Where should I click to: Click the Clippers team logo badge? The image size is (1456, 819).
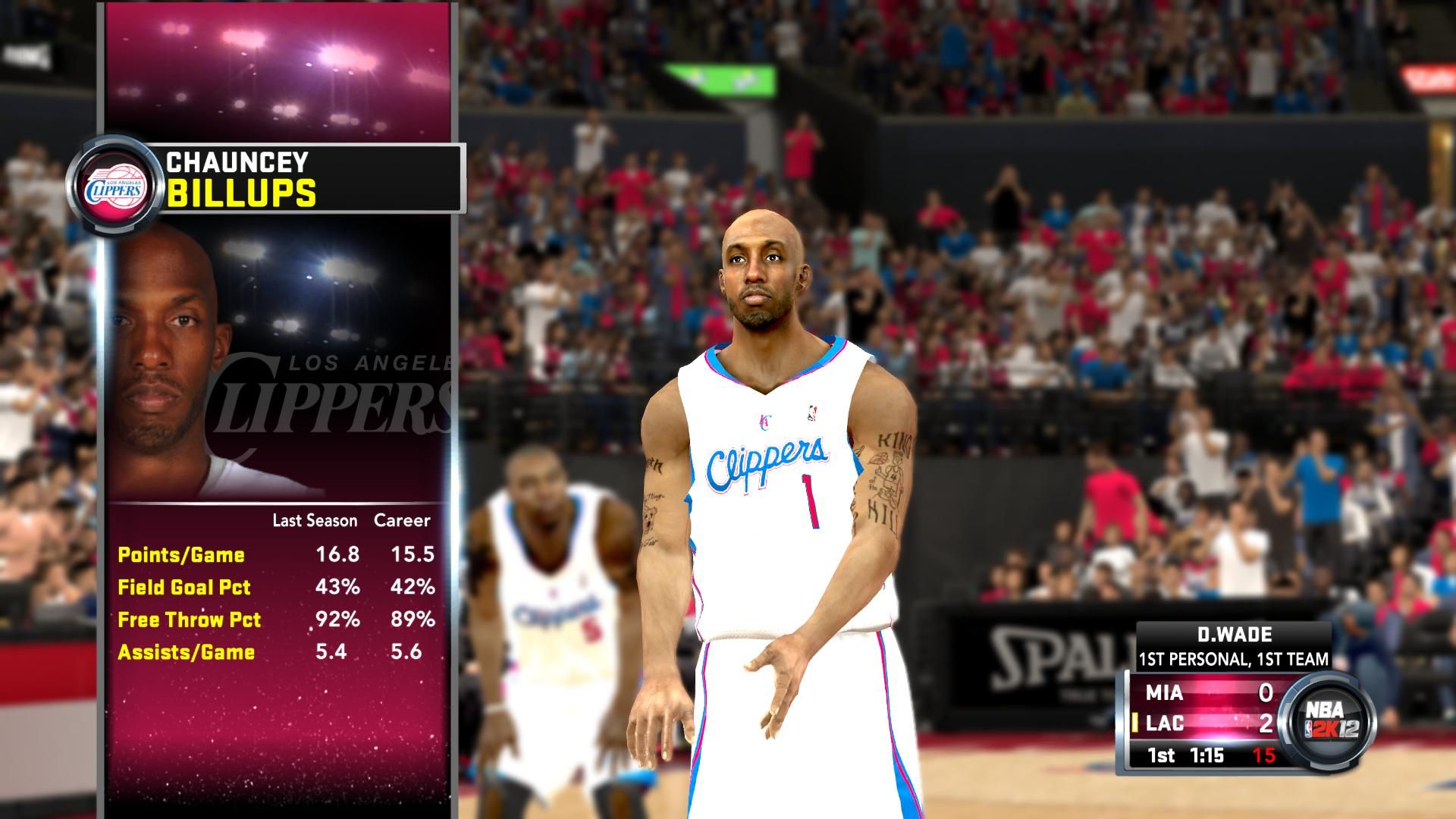pyautogui.click(x=115, y=184)
